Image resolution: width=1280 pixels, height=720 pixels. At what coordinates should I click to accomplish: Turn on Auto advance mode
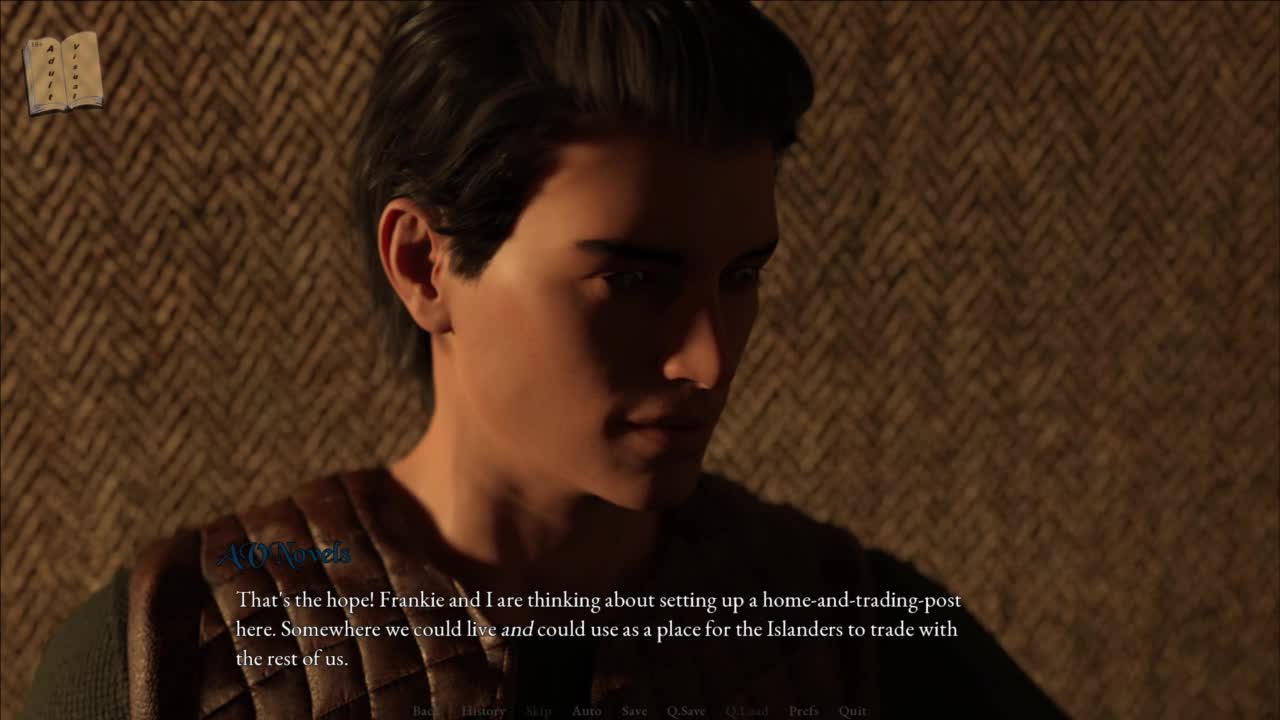pos(586,711)
